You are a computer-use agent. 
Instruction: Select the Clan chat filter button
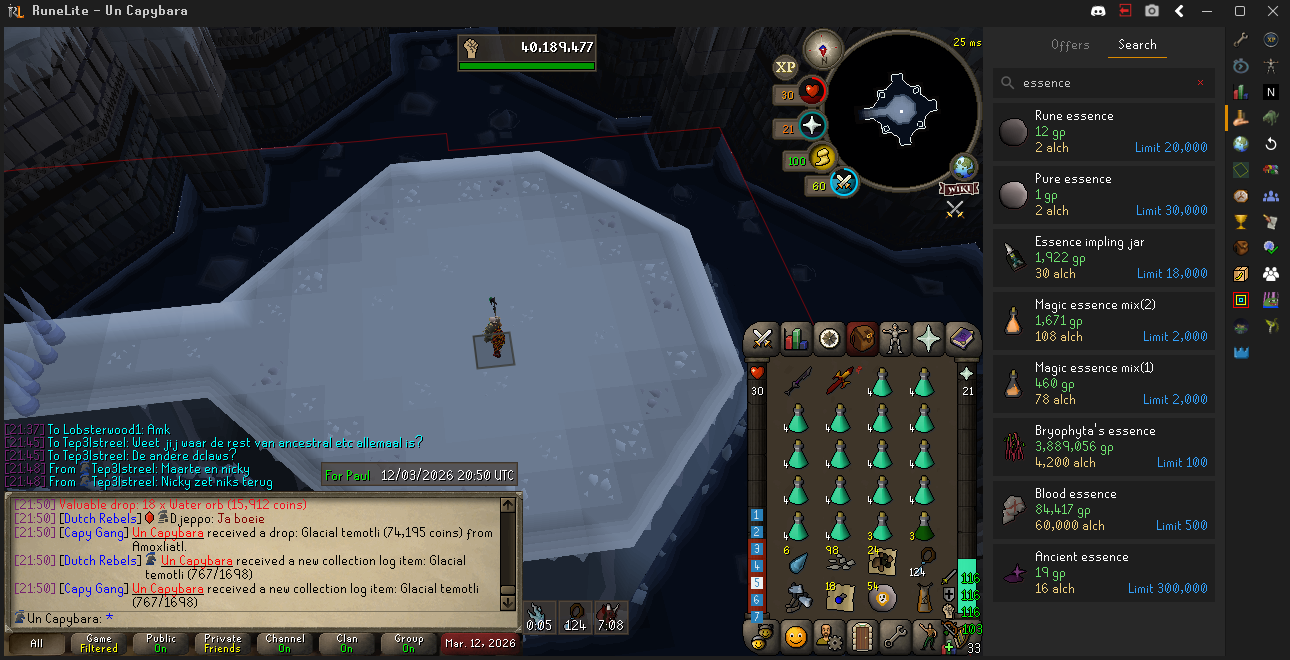tap(347, 643)
